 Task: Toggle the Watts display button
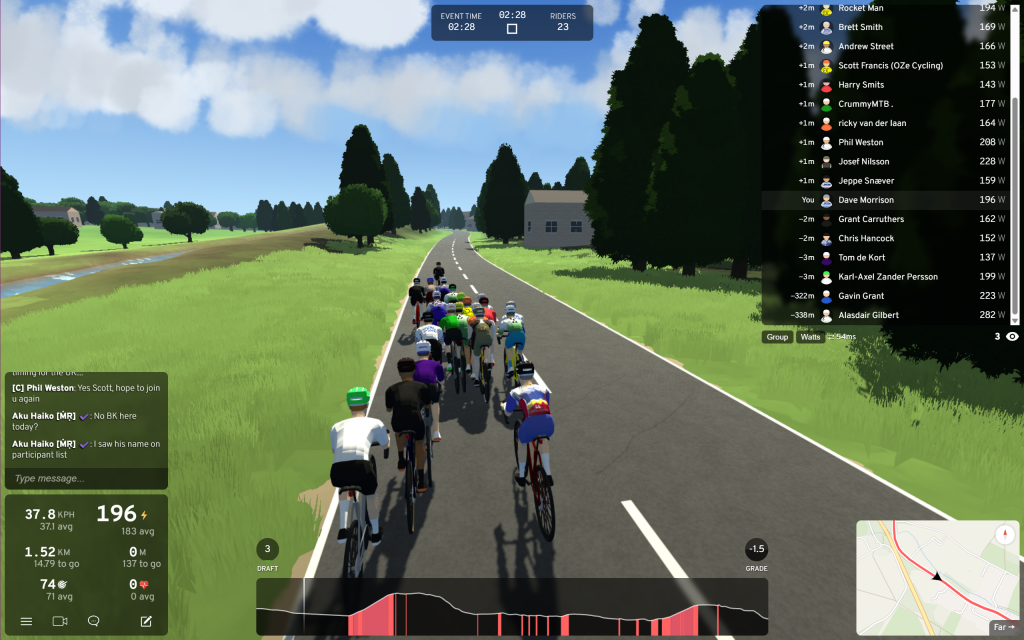[810, 337]
